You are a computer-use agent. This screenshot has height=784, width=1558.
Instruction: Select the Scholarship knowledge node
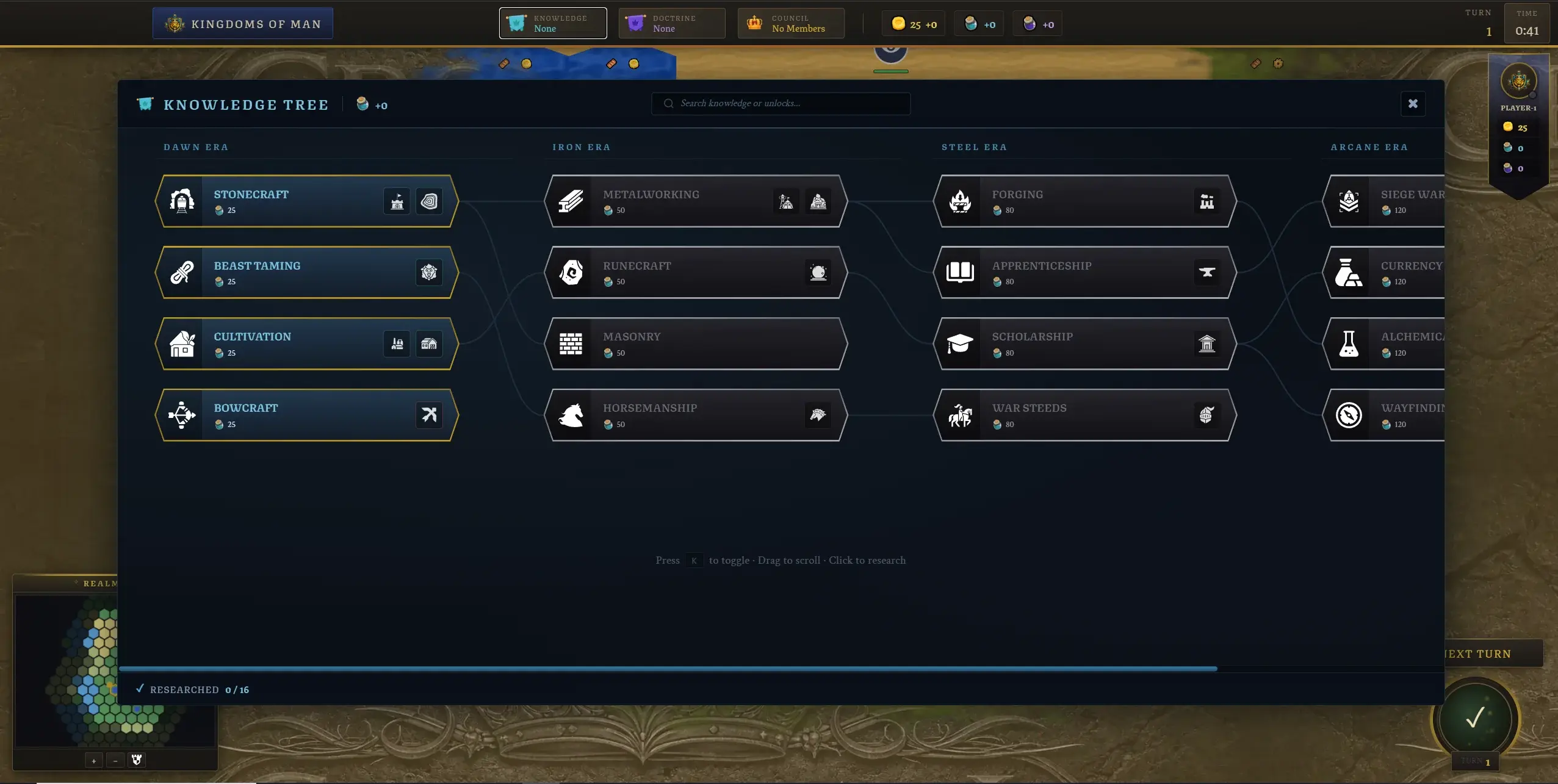click(x=1068, y=343)
